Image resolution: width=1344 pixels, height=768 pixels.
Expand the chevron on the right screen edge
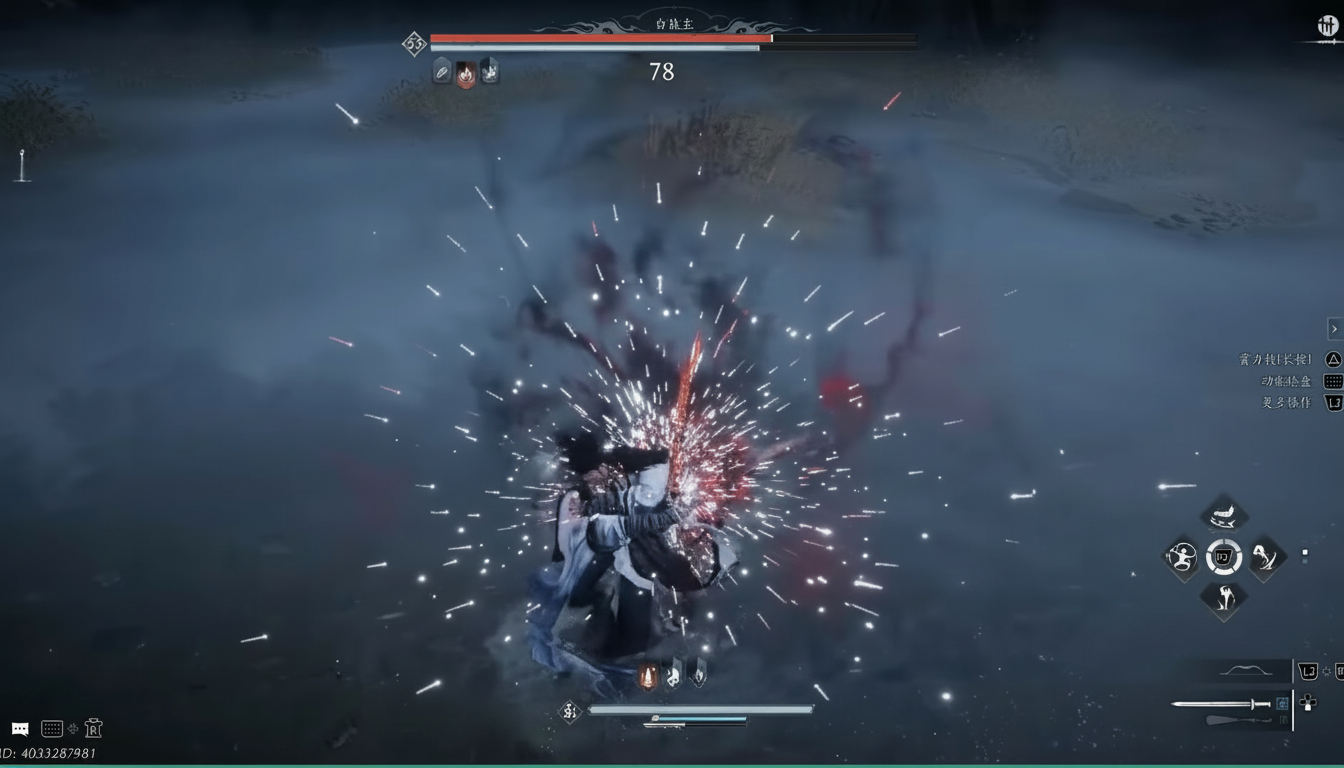(x=1334, y=328)
